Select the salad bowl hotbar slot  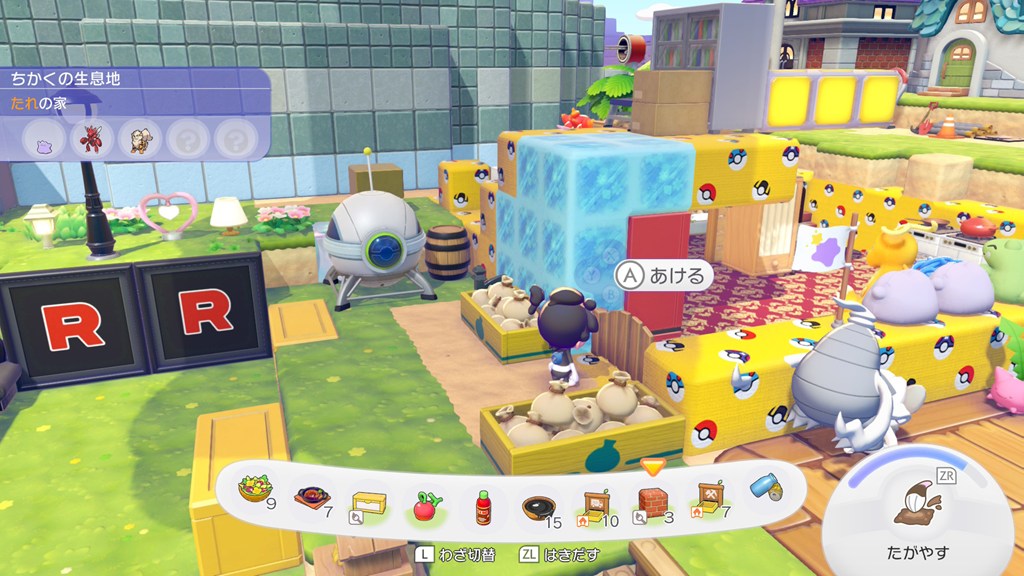(x=248, y=490)
